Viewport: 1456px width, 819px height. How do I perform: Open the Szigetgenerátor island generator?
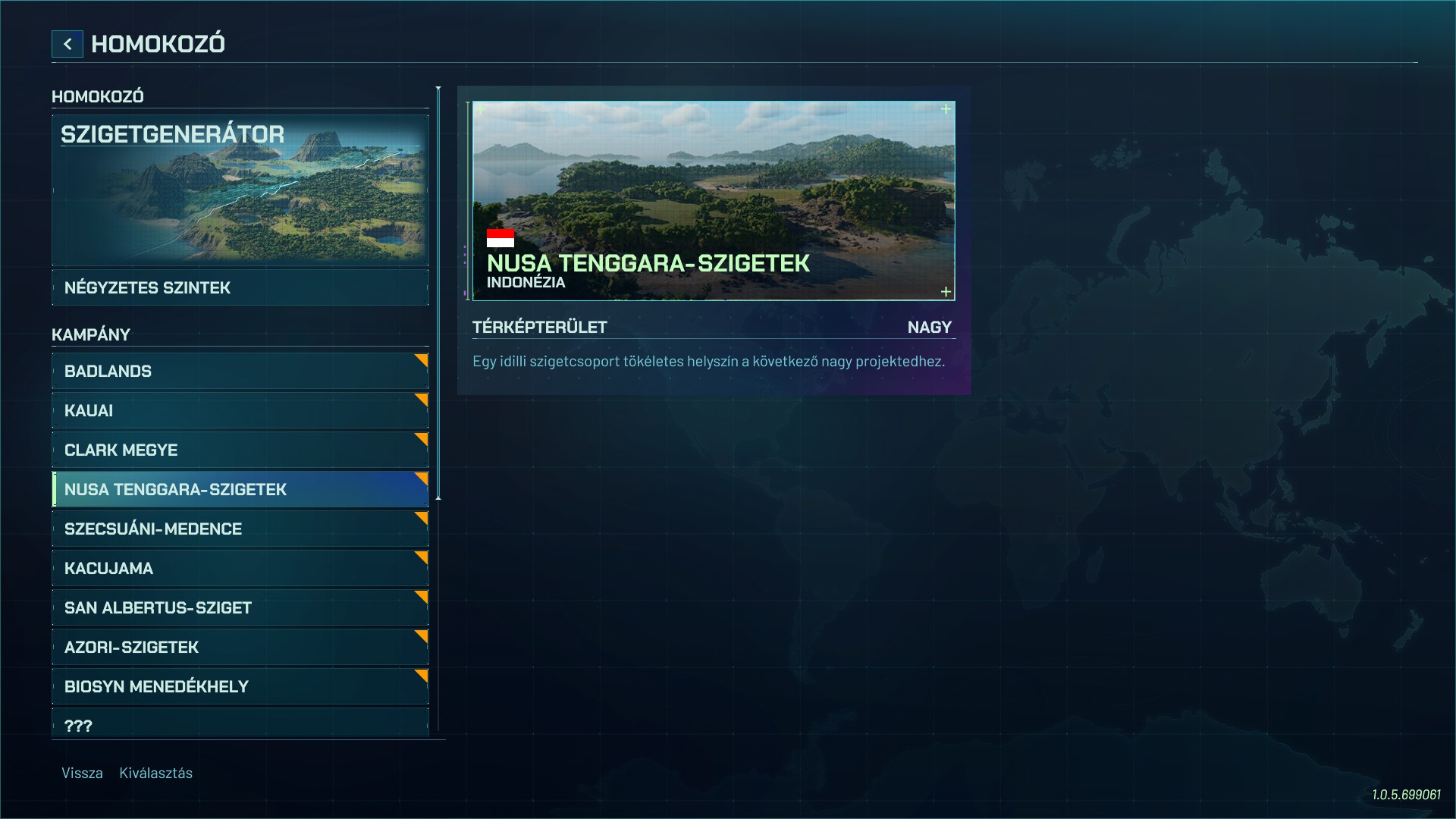tap(240, 190)
